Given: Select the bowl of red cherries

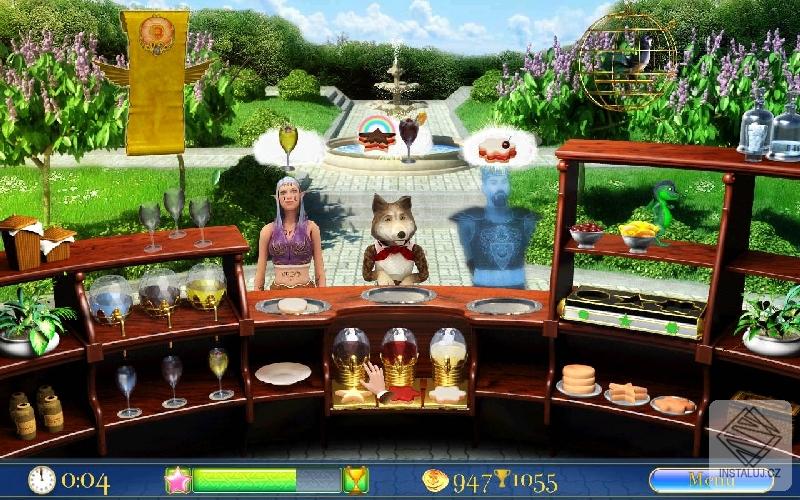Looking at the screenshot, I should (x=586, y=234).
